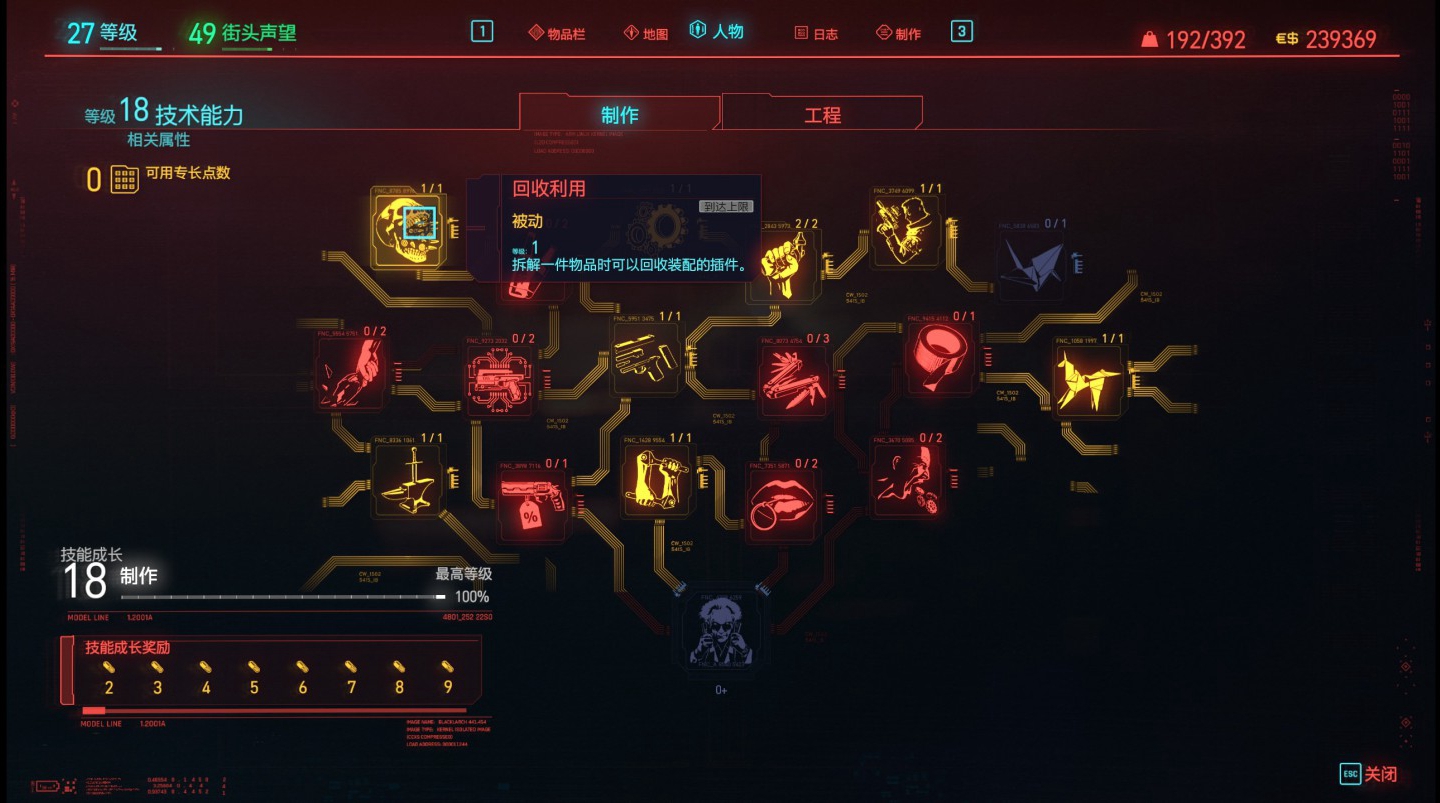
Task: Select the gunman perk icon
Action: [x=903, y=230]
